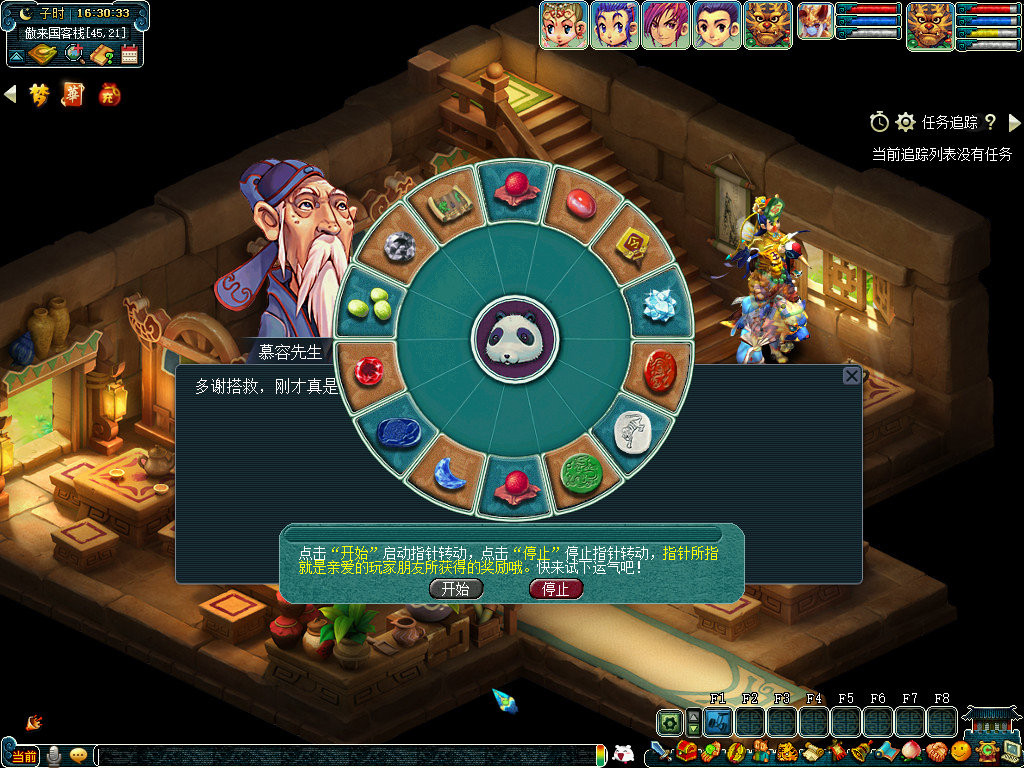The image size is (1024, 768).
Task: Close the Murong dialogue window
Action: point(851,376)
